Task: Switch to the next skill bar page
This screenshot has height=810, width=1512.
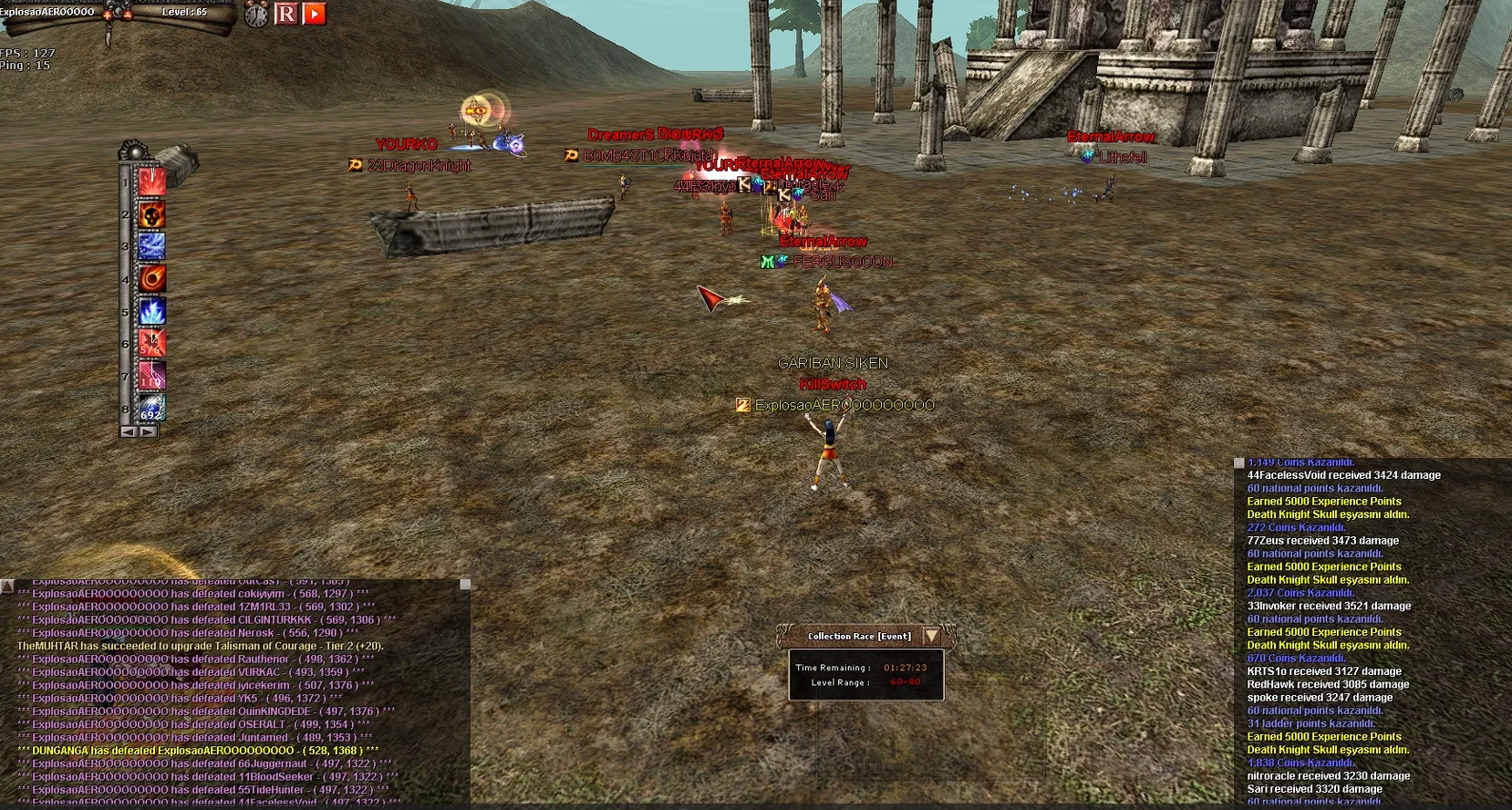Action: tap(147, 431)
